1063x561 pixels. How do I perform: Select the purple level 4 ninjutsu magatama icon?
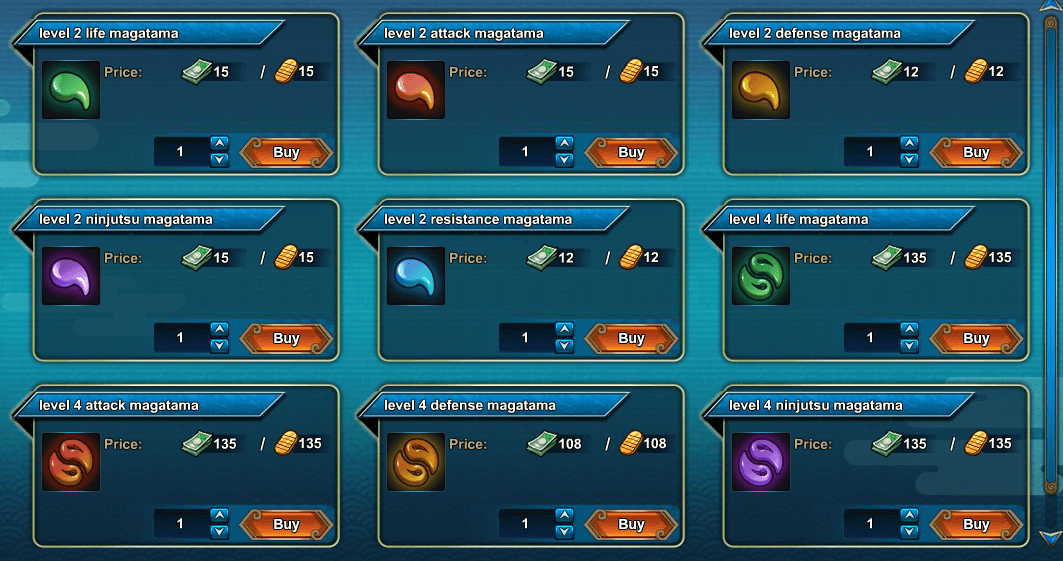click(x=761, y=462)
